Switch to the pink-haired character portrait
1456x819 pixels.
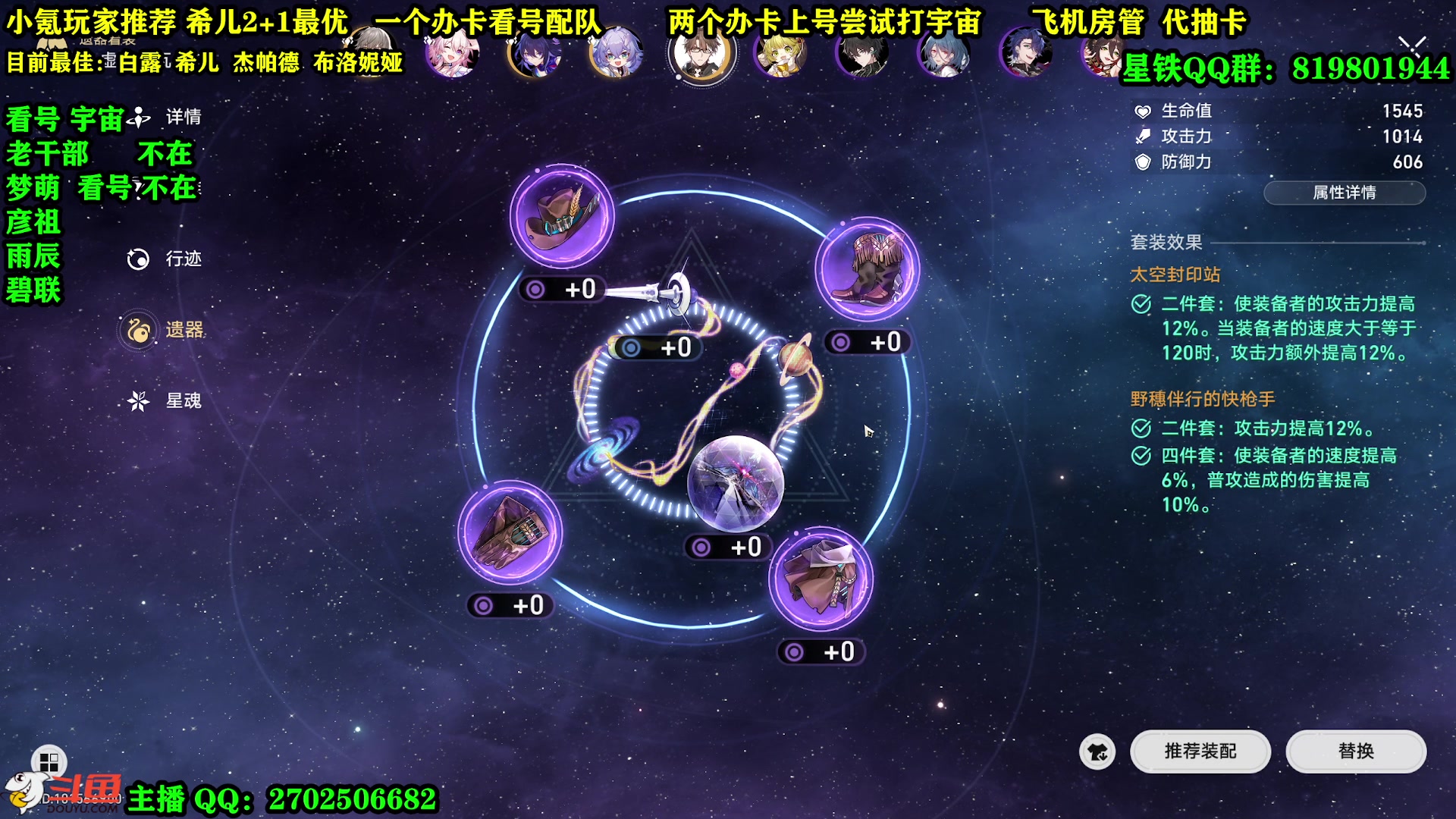(452, 53)
